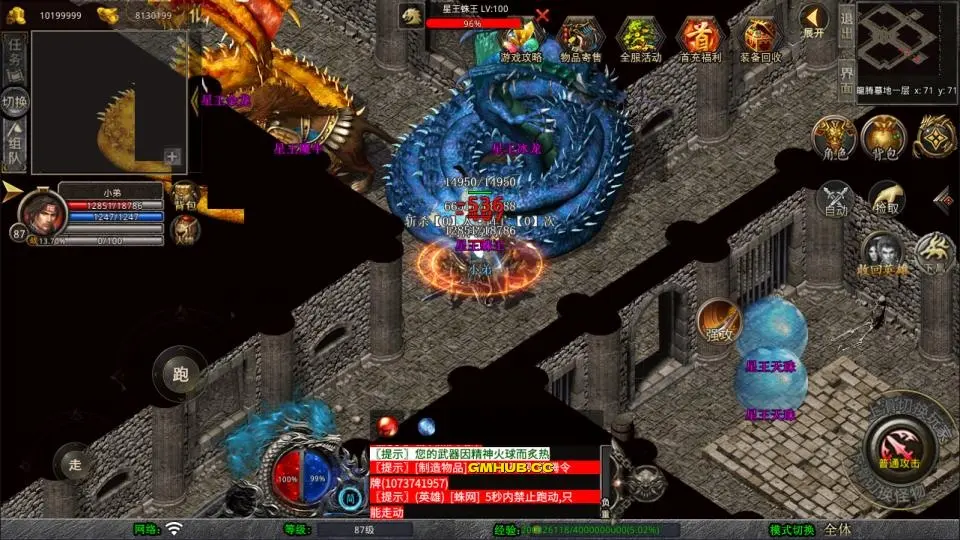Close the 星王蛛王 target frame

coord(543,15)
